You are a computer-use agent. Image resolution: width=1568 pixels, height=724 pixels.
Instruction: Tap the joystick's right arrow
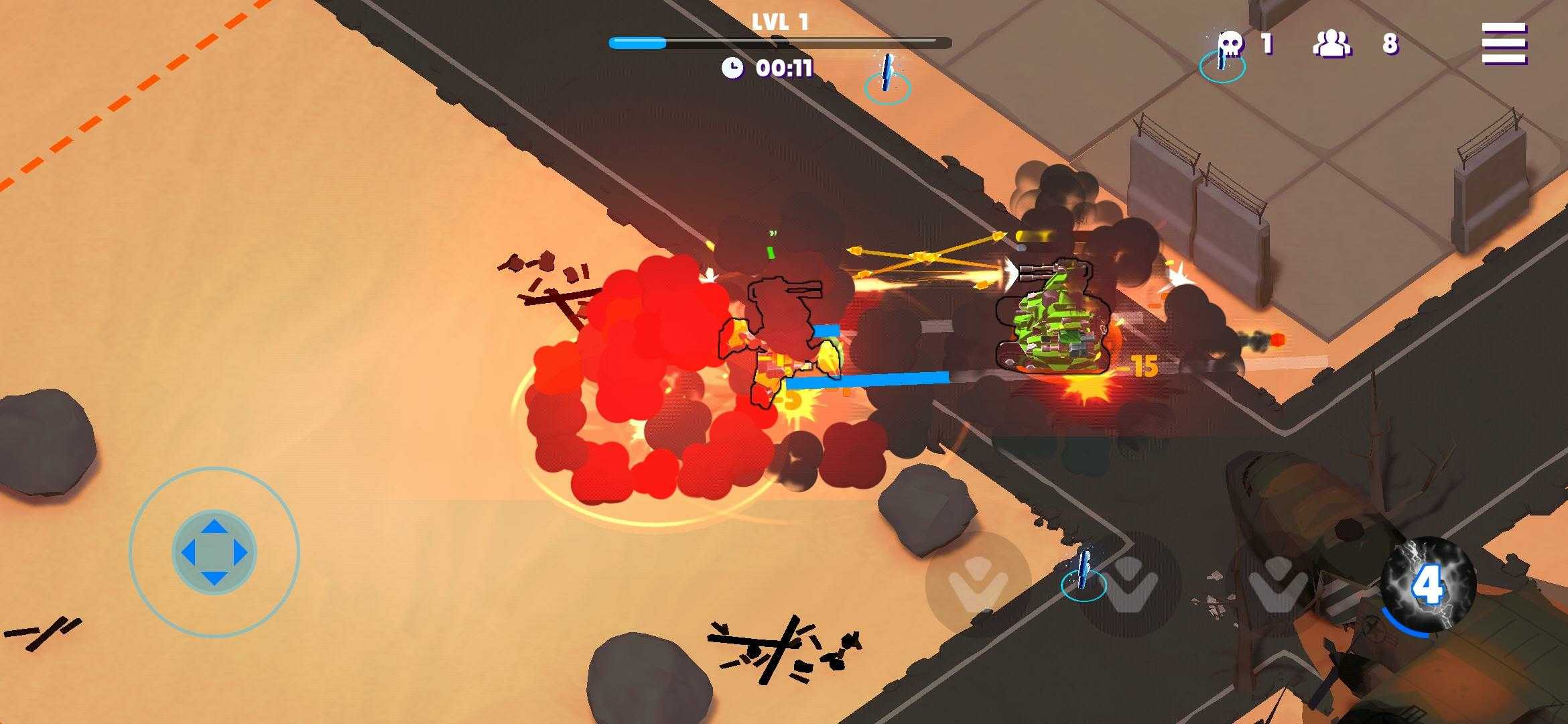pos(240,553)
